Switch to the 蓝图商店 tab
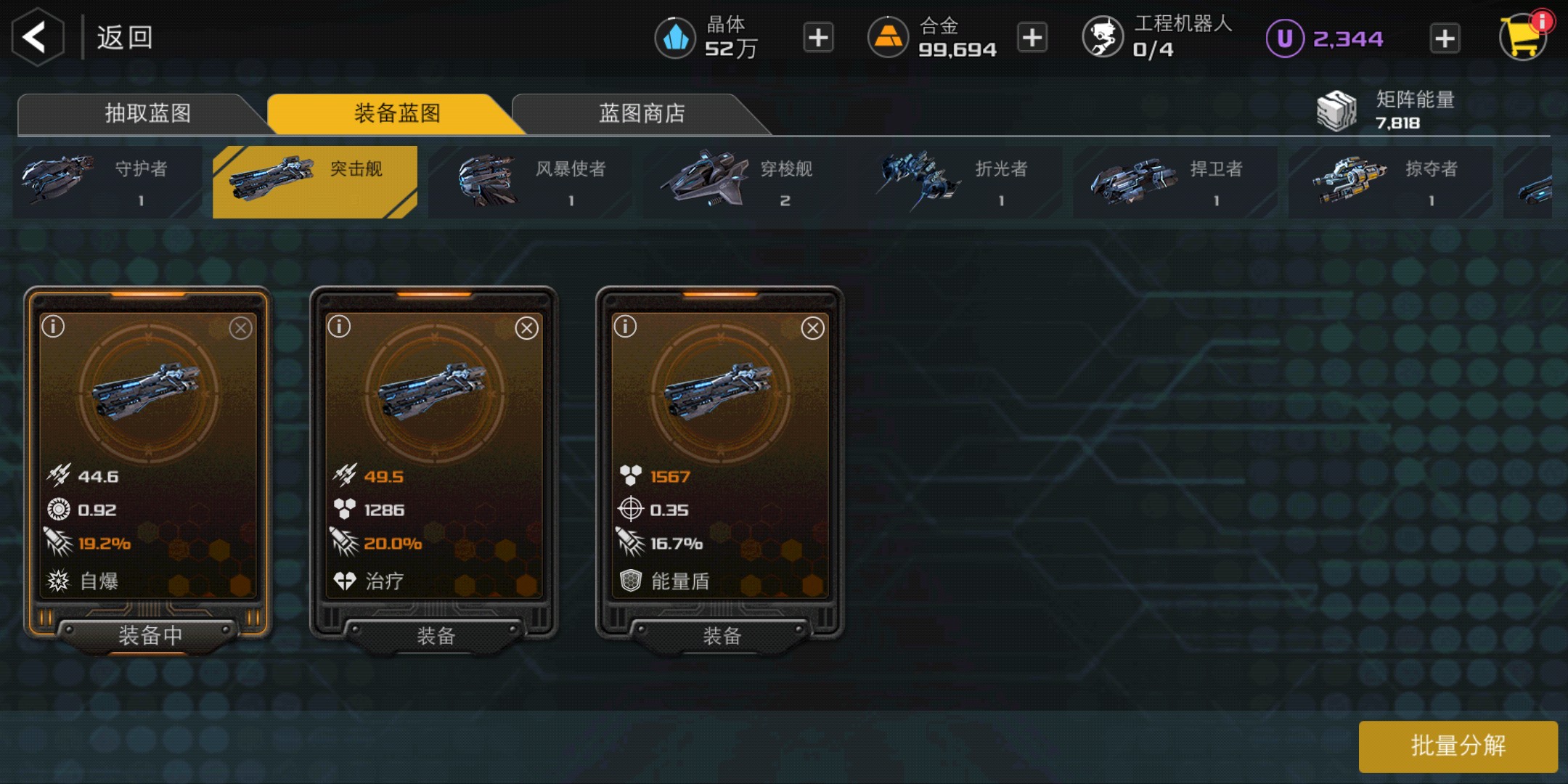 [x=642, y=113]
